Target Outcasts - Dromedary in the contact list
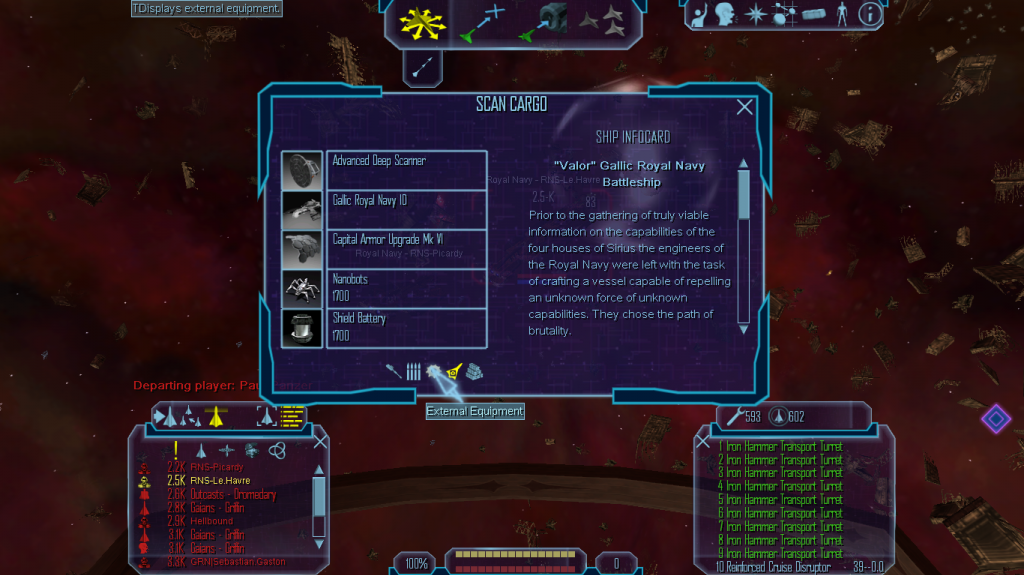This screenshot has height=575, width=1024. pos(234,494)
